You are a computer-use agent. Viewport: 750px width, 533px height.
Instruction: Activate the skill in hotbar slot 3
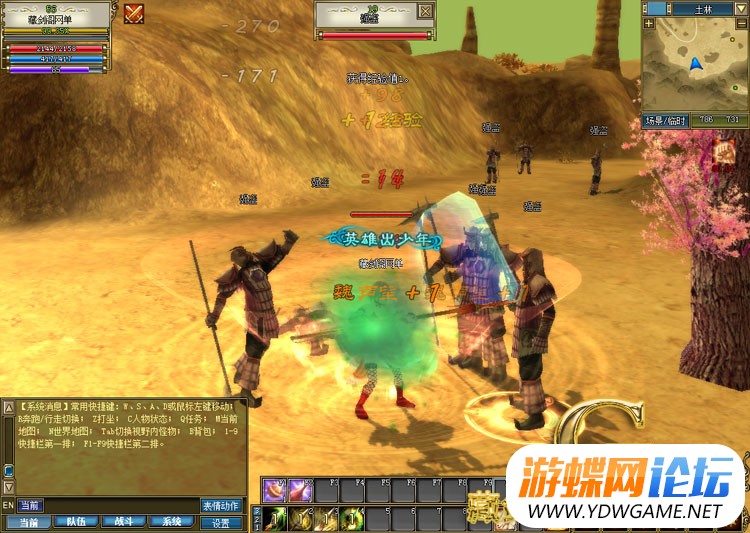pos(326,518)
